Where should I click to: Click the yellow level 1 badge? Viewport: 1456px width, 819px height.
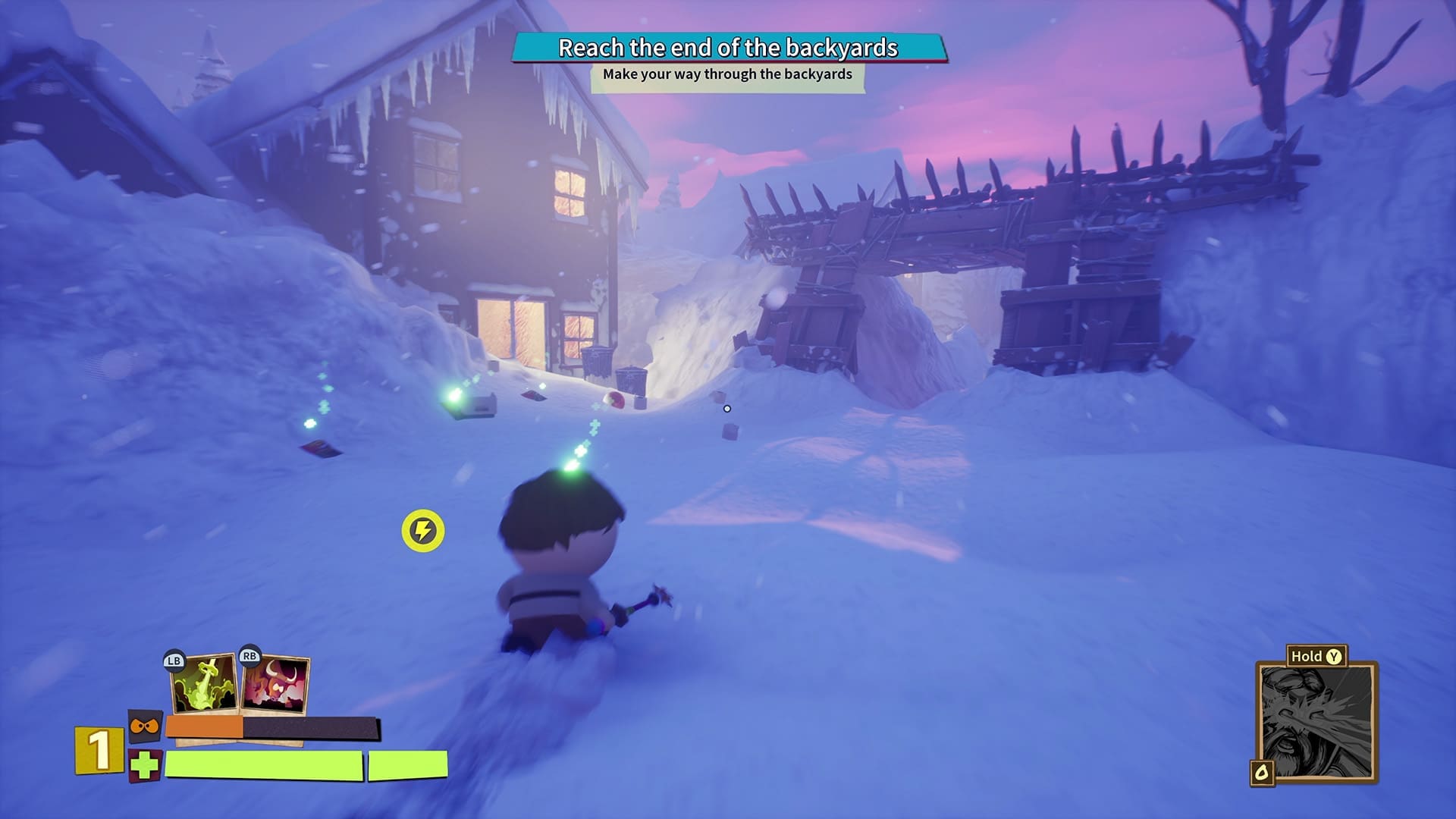(x=99, y=750)
